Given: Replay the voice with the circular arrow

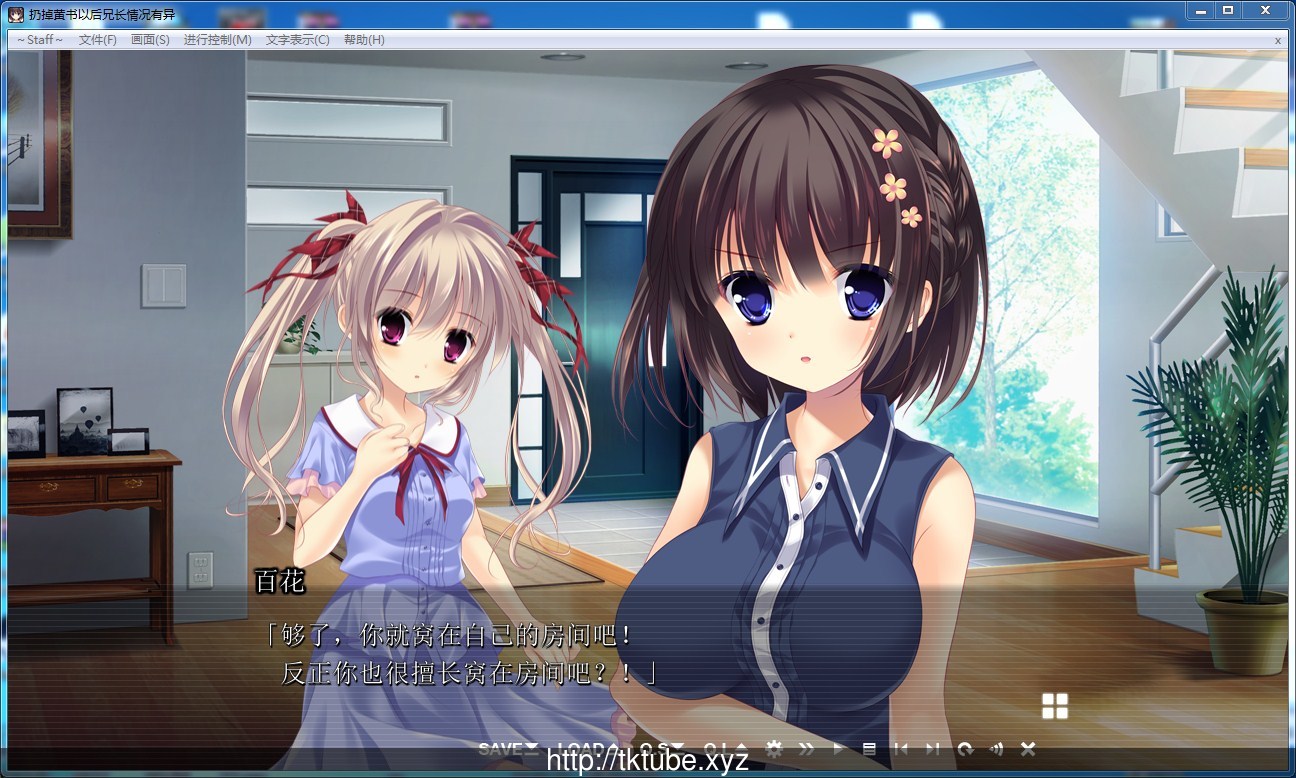Looking at the screenshot, I should pos(964,749).
